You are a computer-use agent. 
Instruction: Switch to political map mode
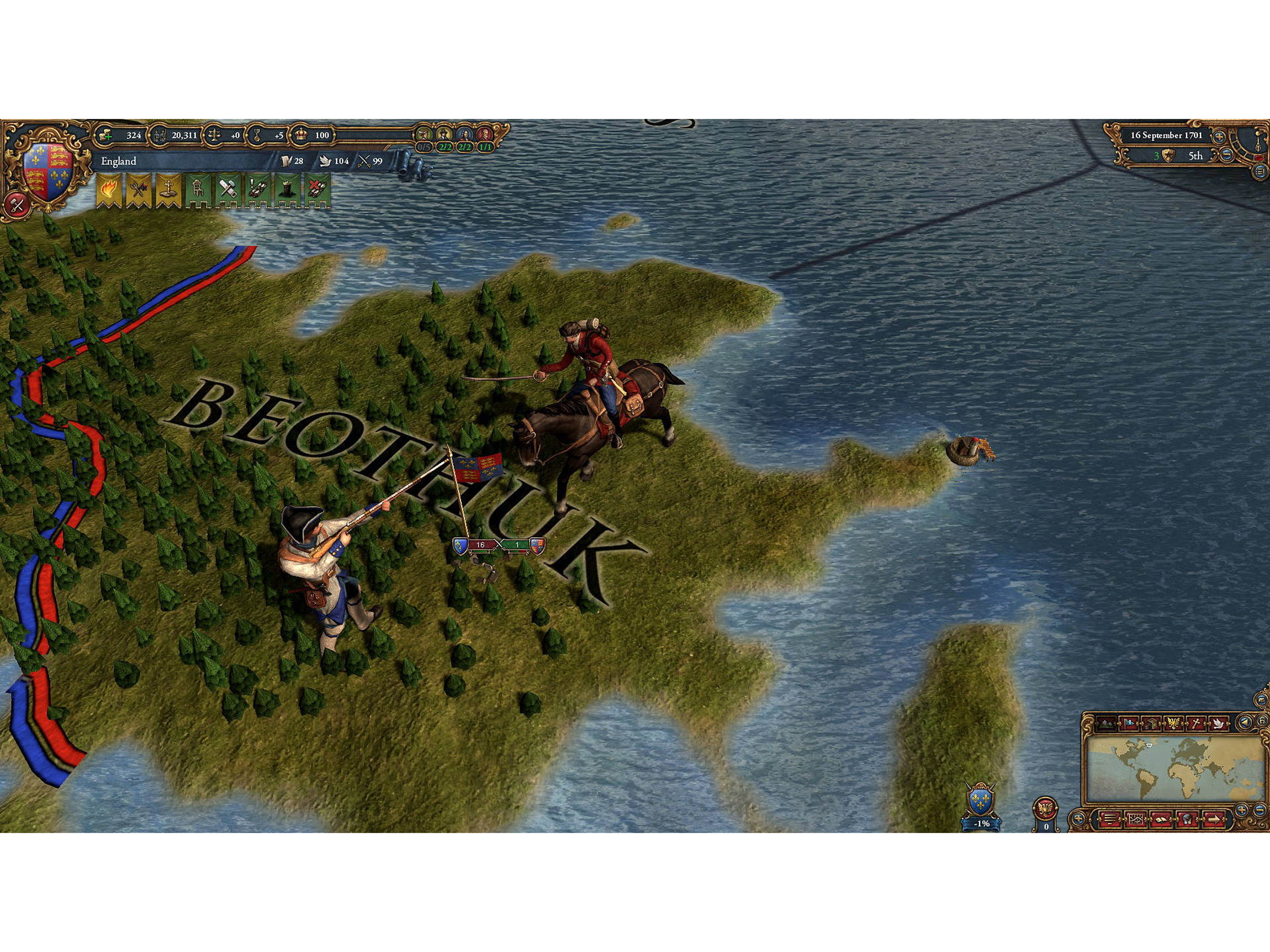pyautogui.click(x=1129, y=723)
